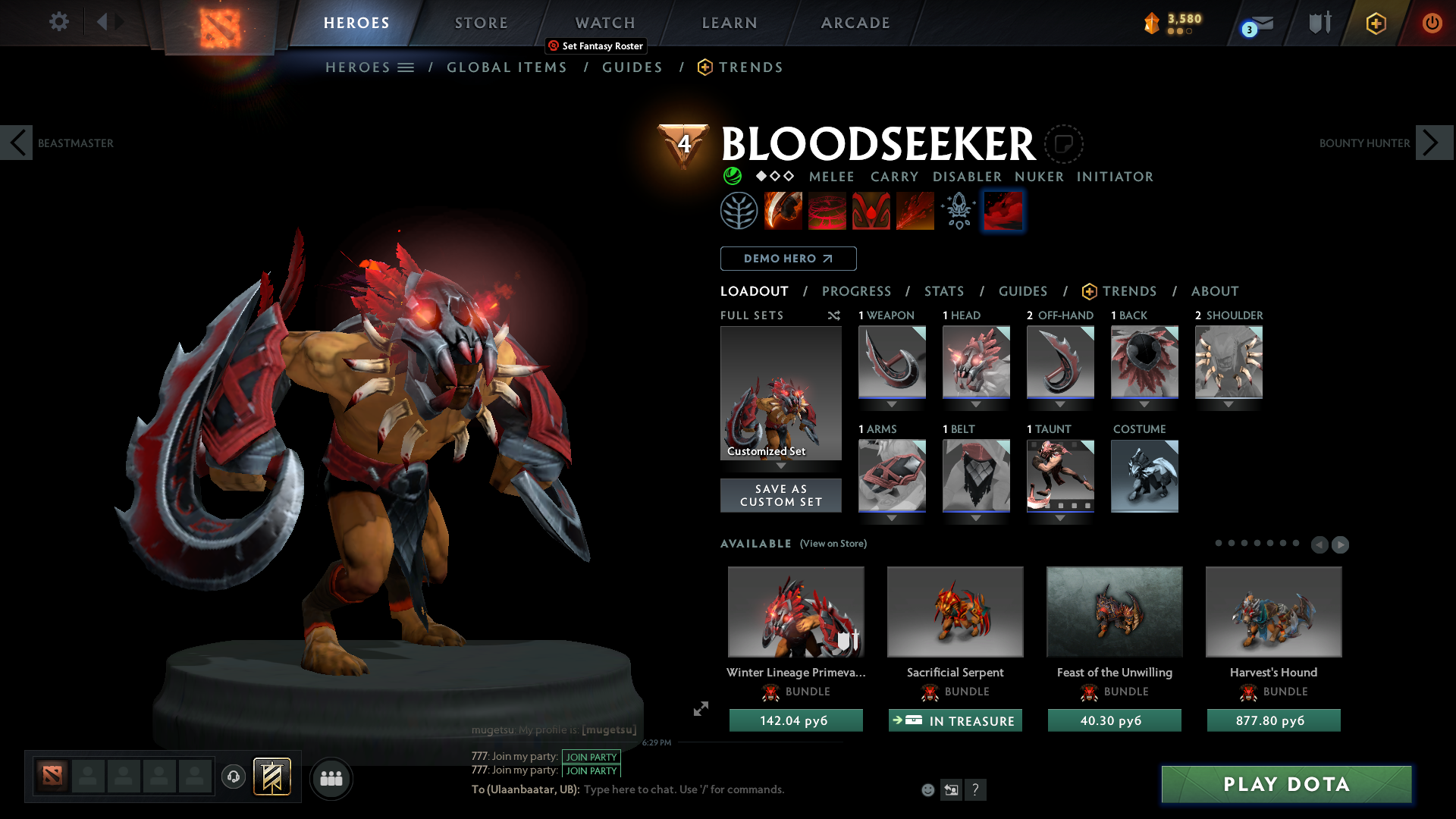Switch to the STATS tab

[x=944, y=291]
